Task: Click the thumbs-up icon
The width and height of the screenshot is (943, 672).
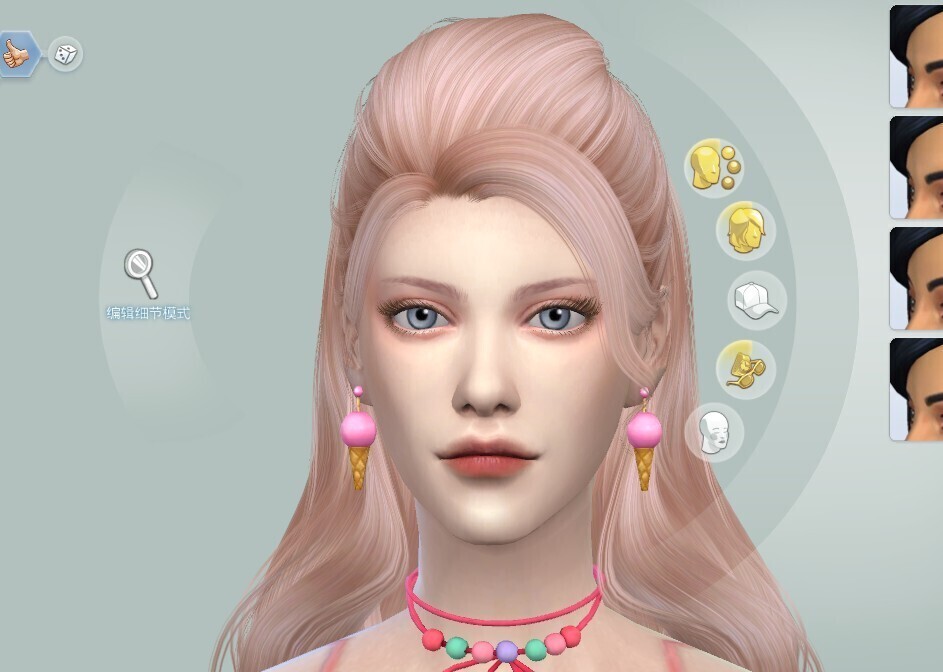Action: pos(16,54)
